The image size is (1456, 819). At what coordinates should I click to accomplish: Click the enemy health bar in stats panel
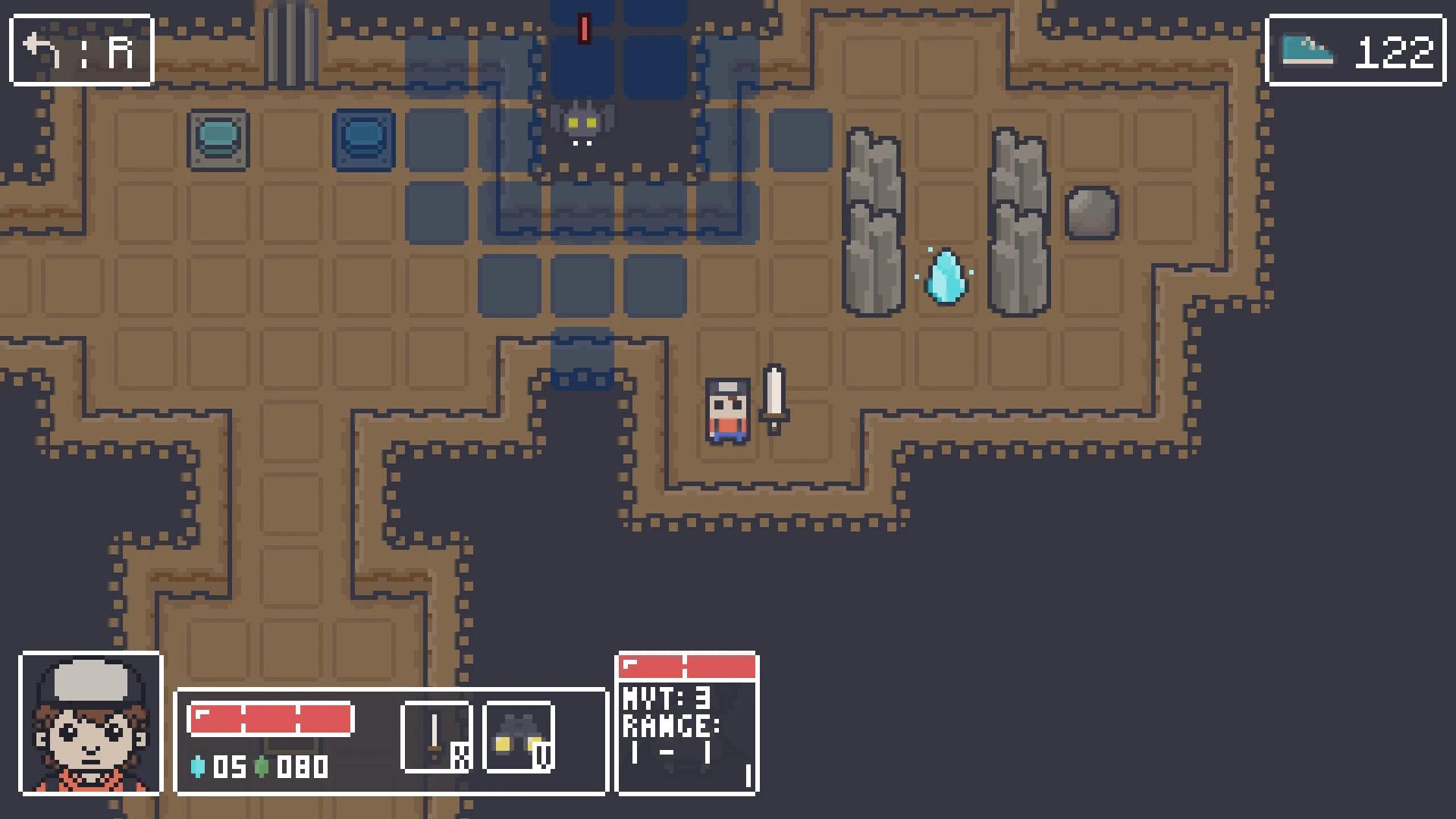(x=686, y=664)
